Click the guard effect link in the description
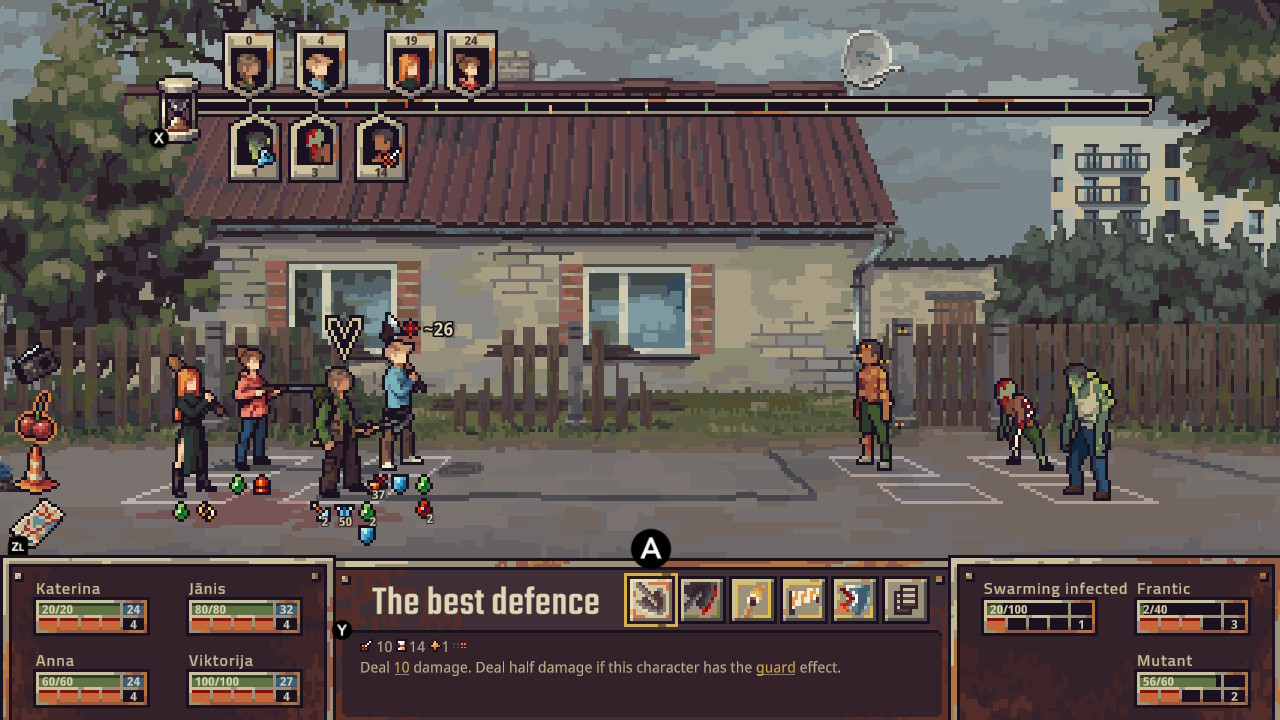Image resolution: width=1280 pixels, height=720 pixels. [777, 667]
